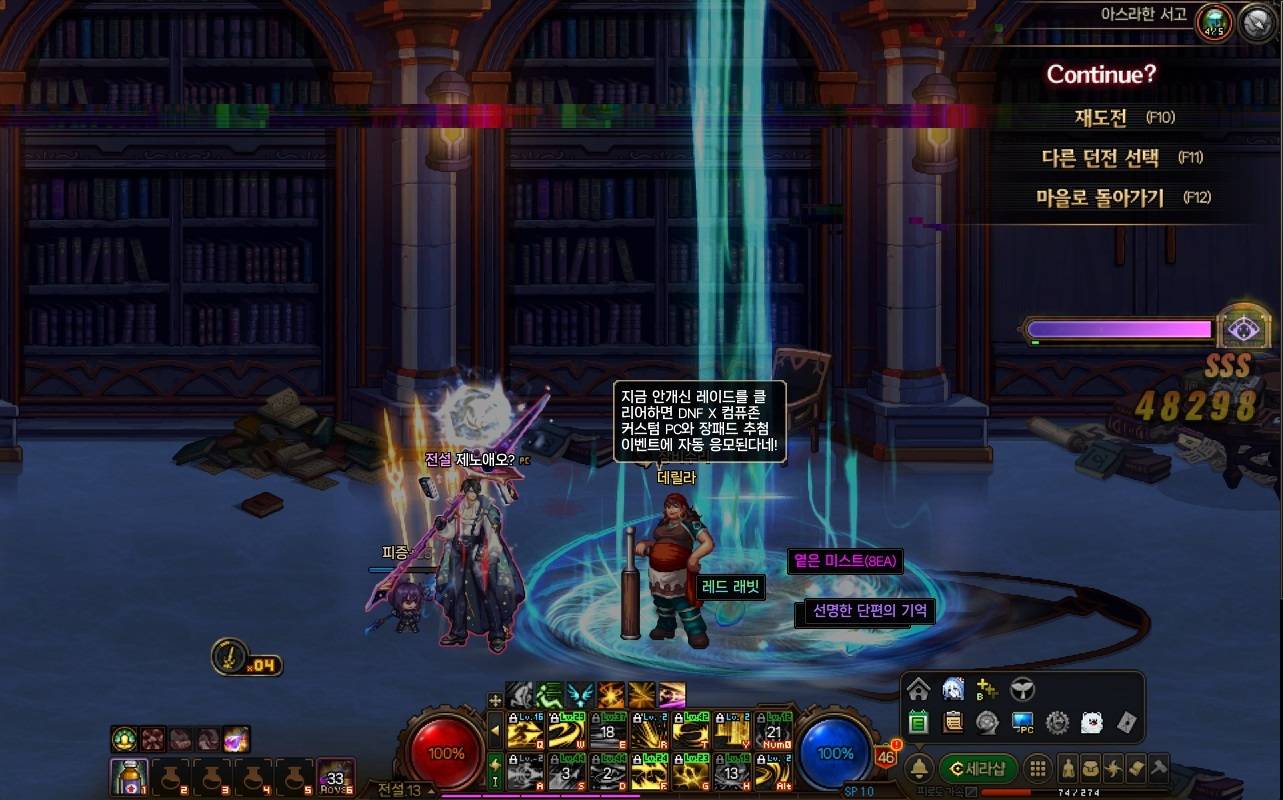Return to town via 마을로 돌아가기

click(x=1100, y=198)
